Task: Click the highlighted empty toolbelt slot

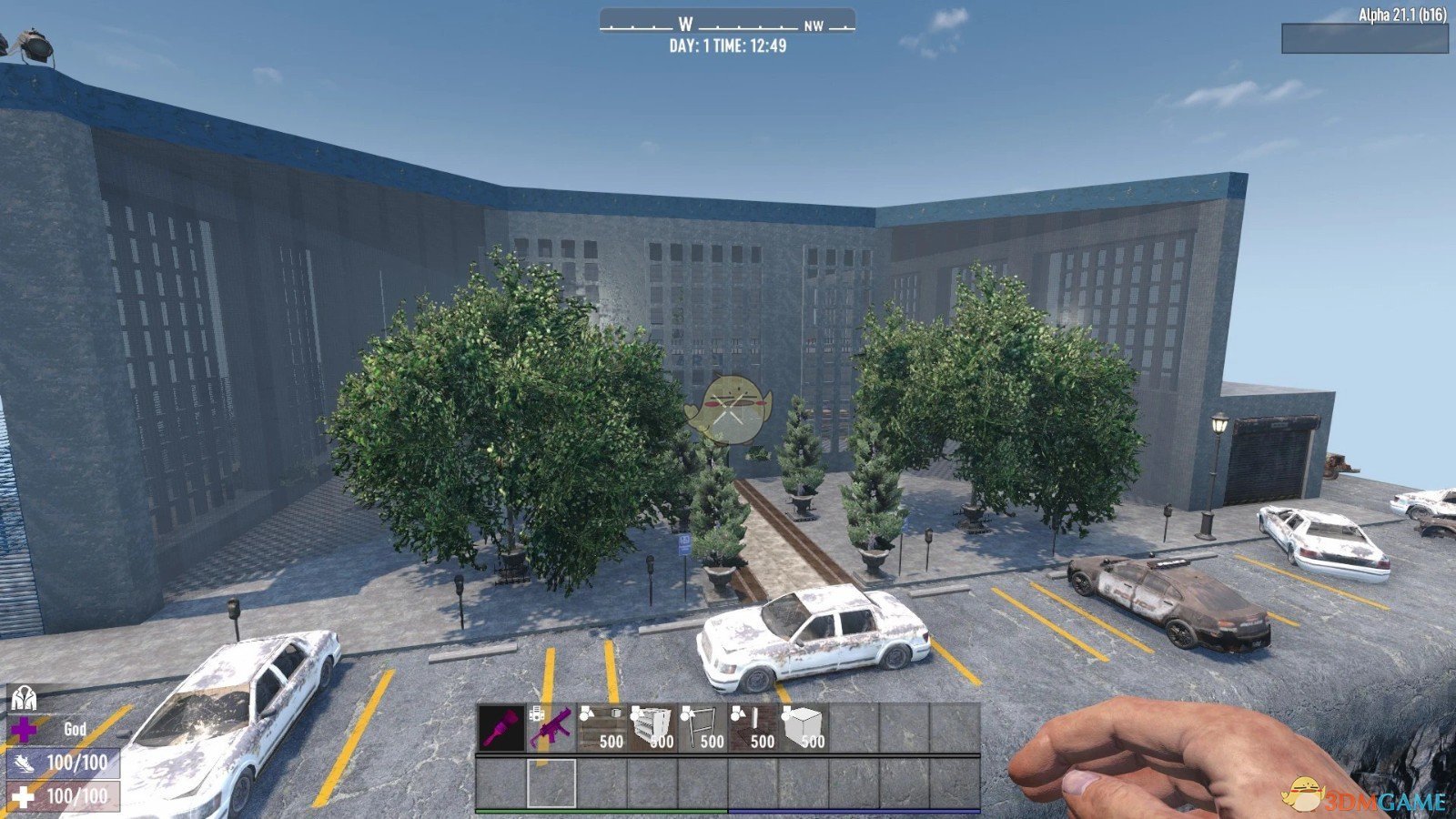Action: tap(551, 784)
